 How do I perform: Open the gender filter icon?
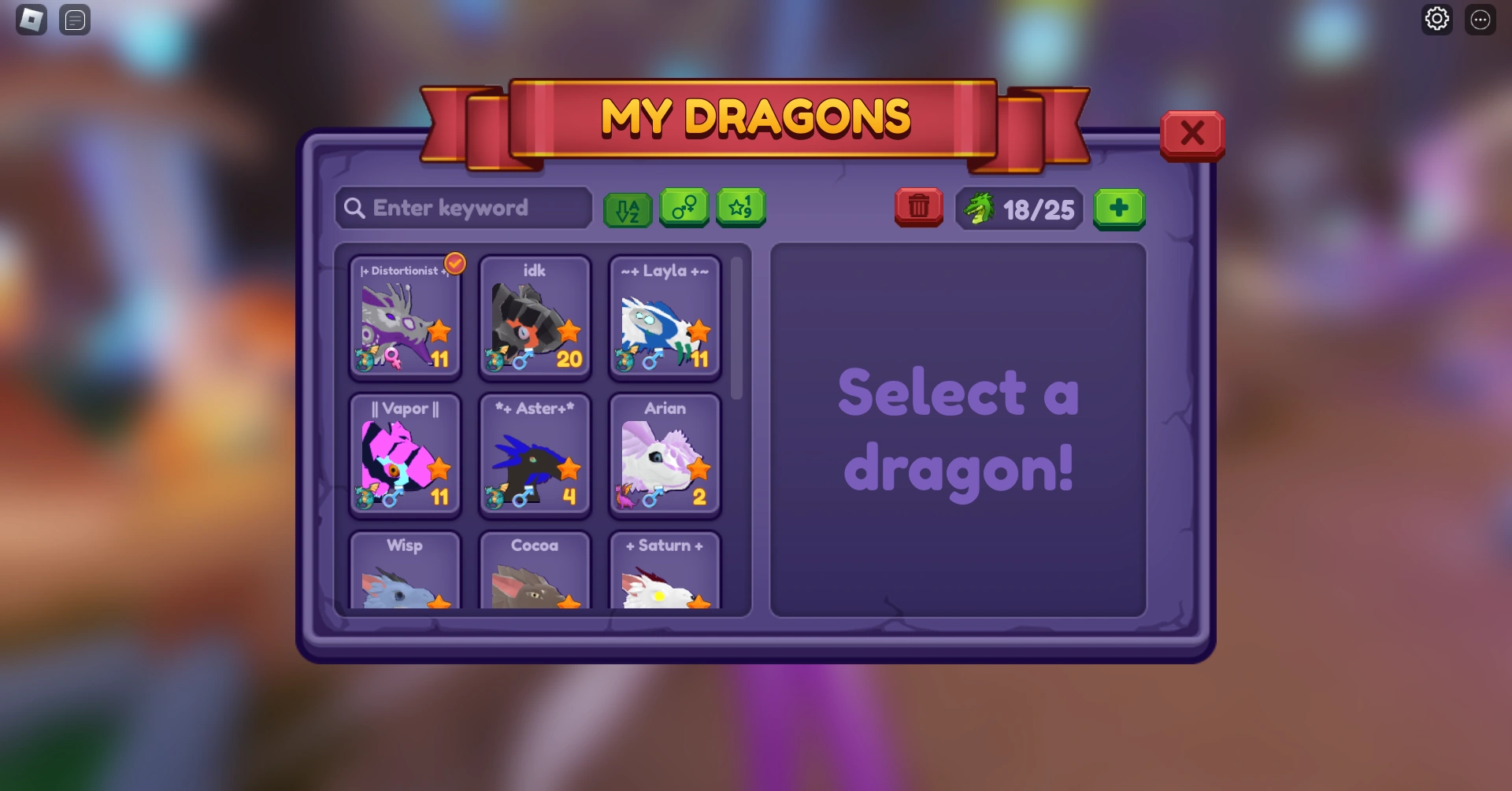point(684,208)
